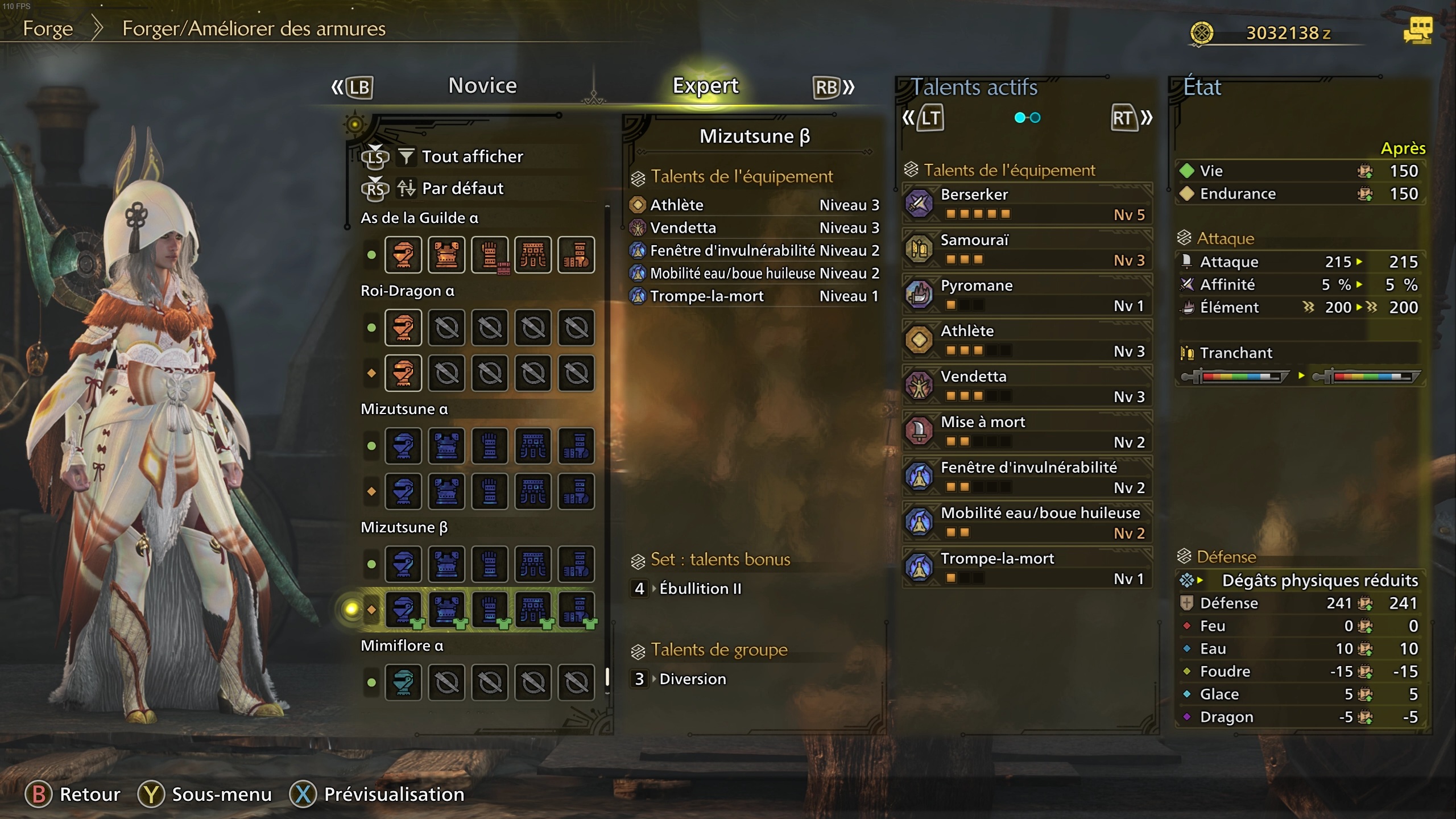Select the Roi-Dragon α helmet icon
Screen dimensions: 1456x819
[x=404, y=328]
